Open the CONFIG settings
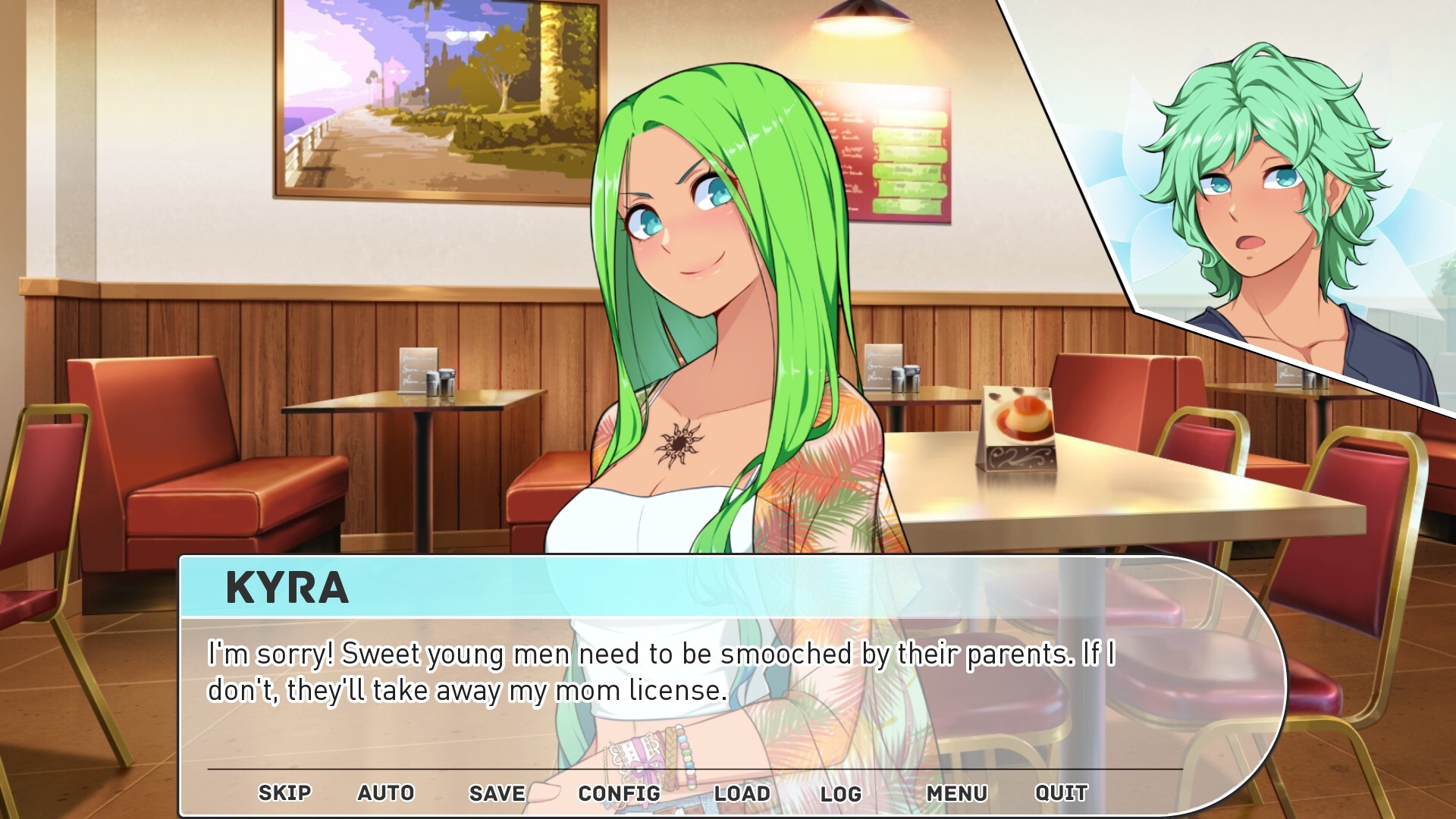1456x819 pixels. tap(619, 793)
